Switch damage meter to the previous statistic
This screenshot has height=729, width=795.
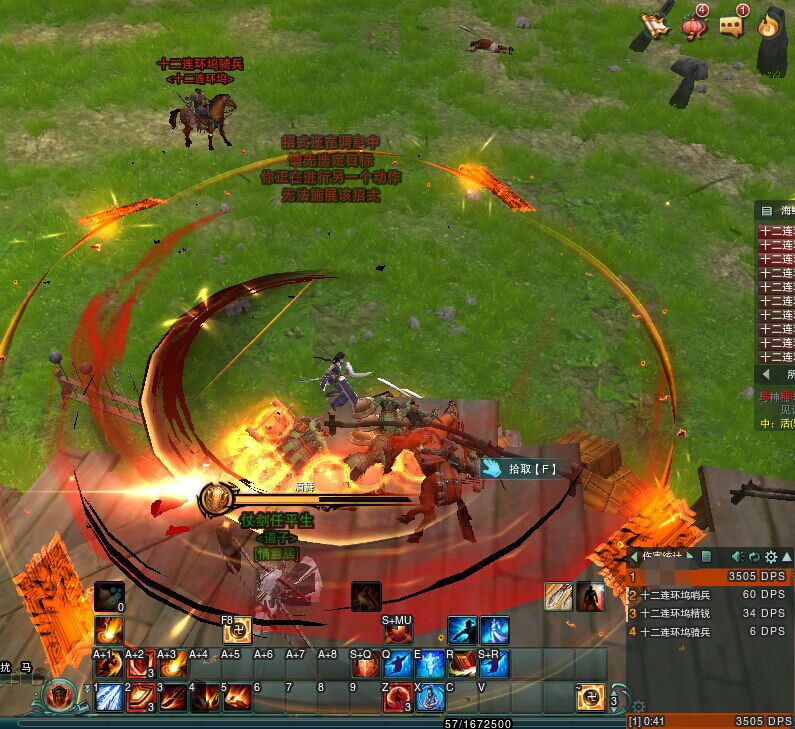click(632, 557)
